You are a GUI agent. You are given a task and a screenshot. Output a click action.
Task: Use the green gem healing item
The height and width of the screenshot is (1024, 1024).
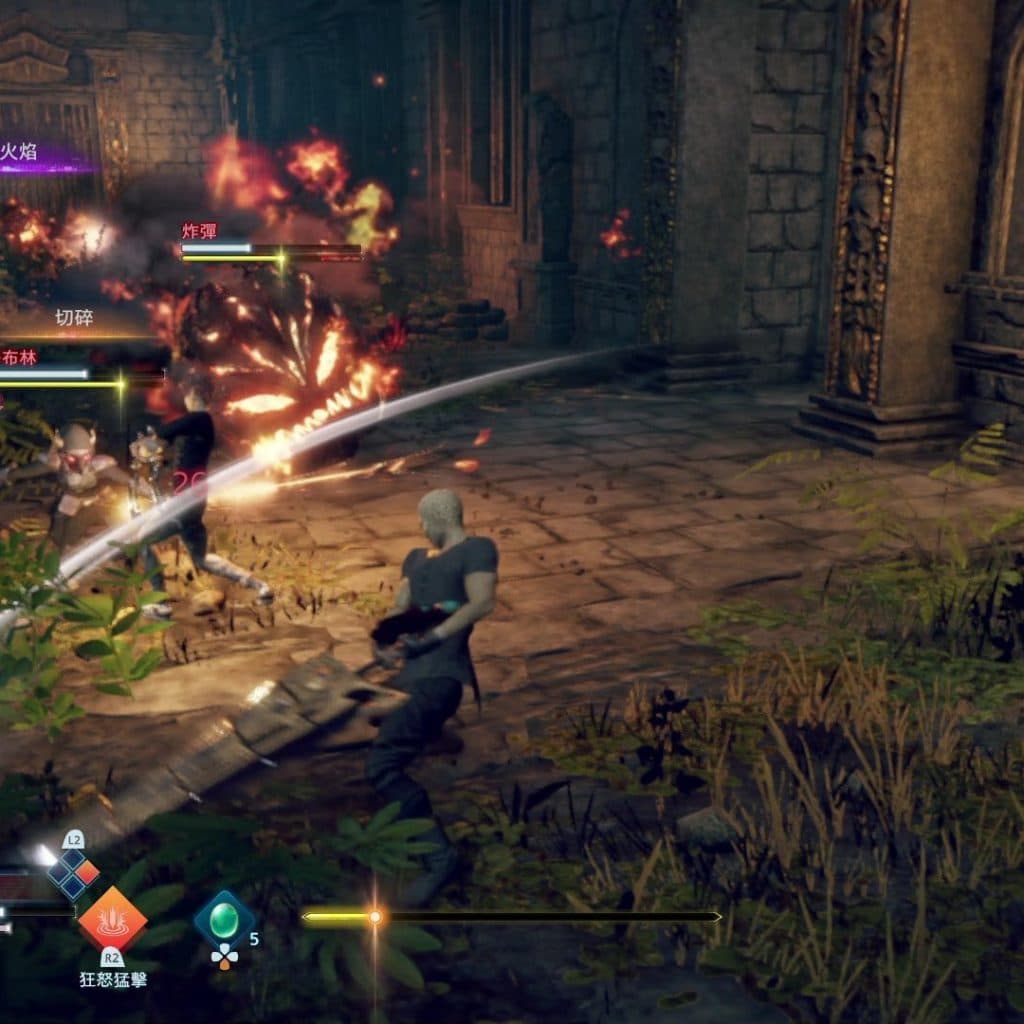[224, 918]
